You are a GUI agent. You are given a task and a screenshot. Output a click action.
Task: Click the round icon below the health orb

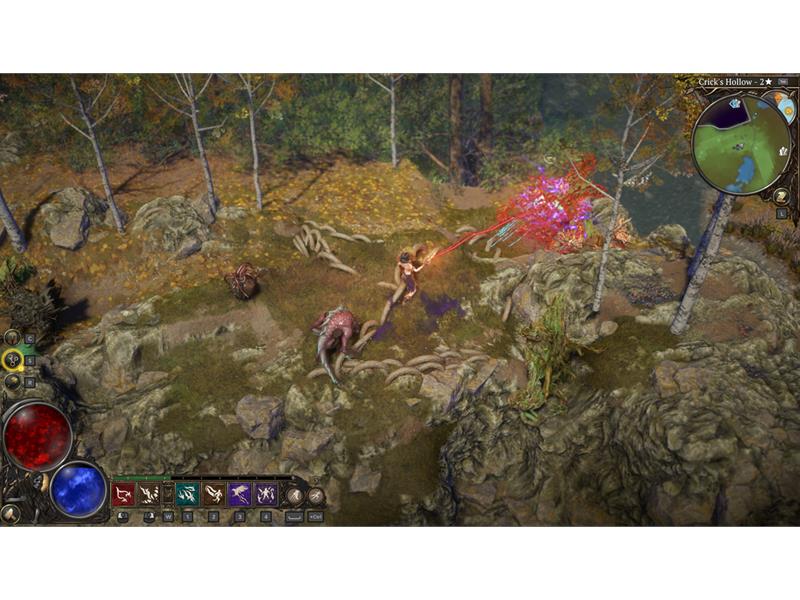(x=11, y=513)
